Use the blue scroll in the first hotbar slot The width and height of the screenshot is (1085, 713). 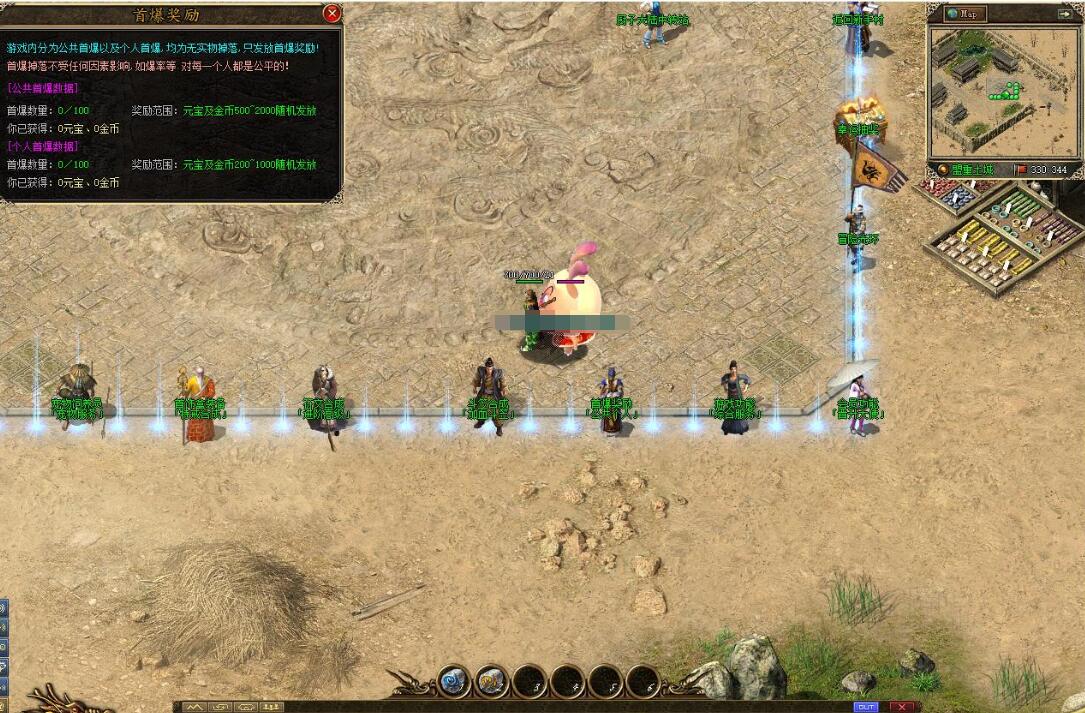click(455, 681)
